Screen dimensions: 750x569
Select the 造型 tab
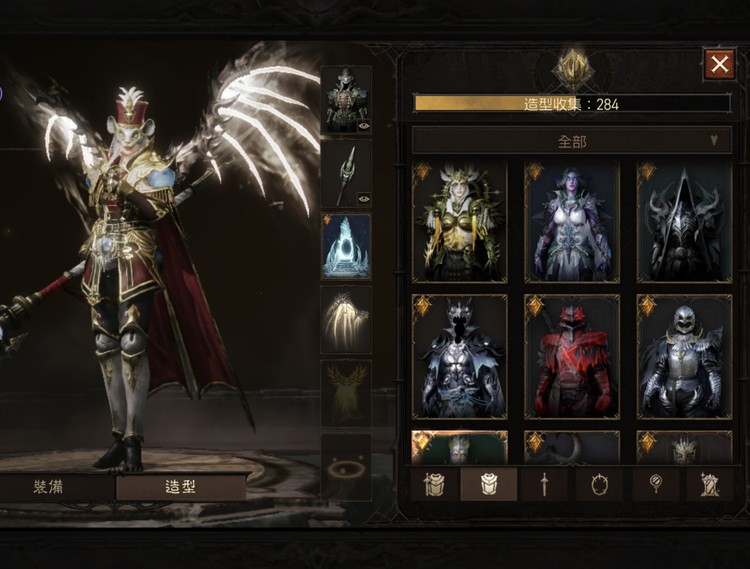(180, 487)
